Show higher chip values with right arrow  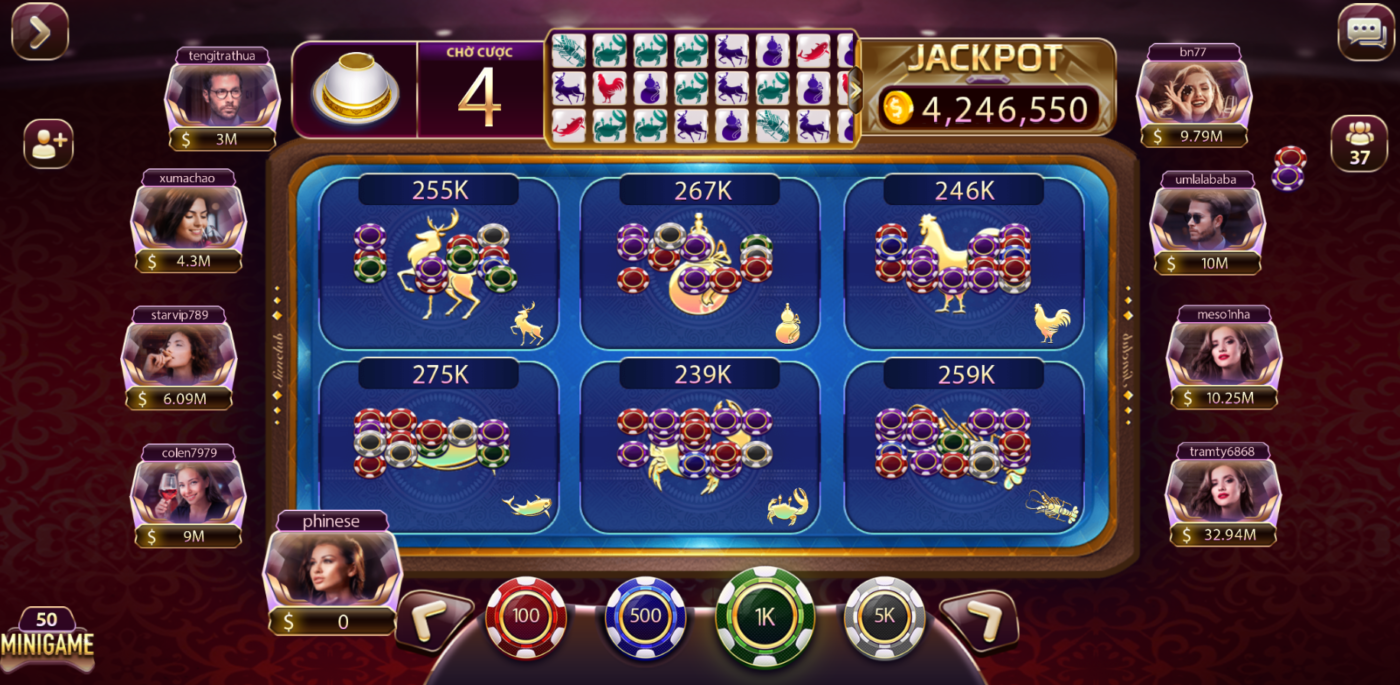[978, 621]
